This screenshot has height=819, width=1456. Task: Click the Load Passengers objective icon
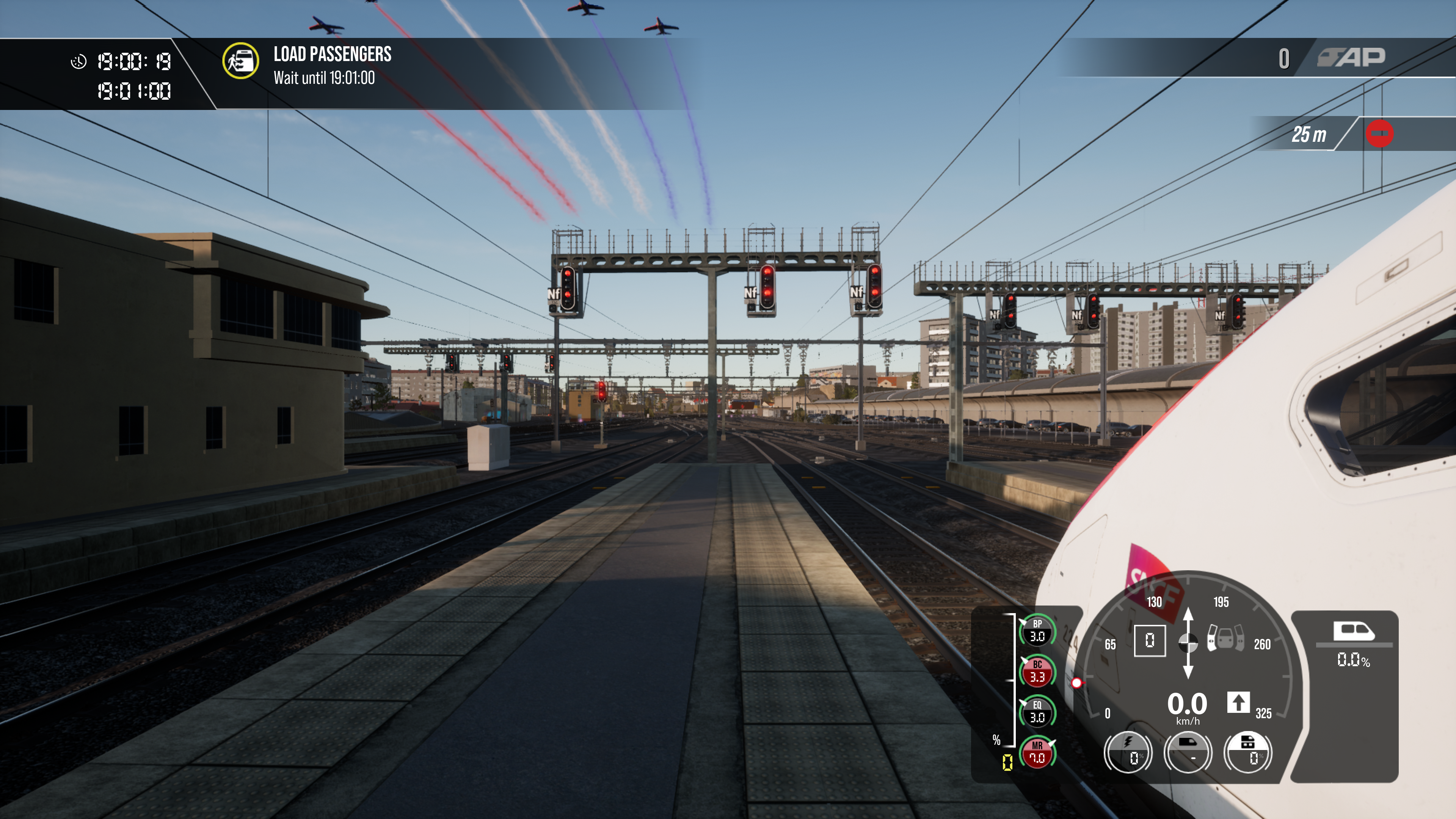240,61
